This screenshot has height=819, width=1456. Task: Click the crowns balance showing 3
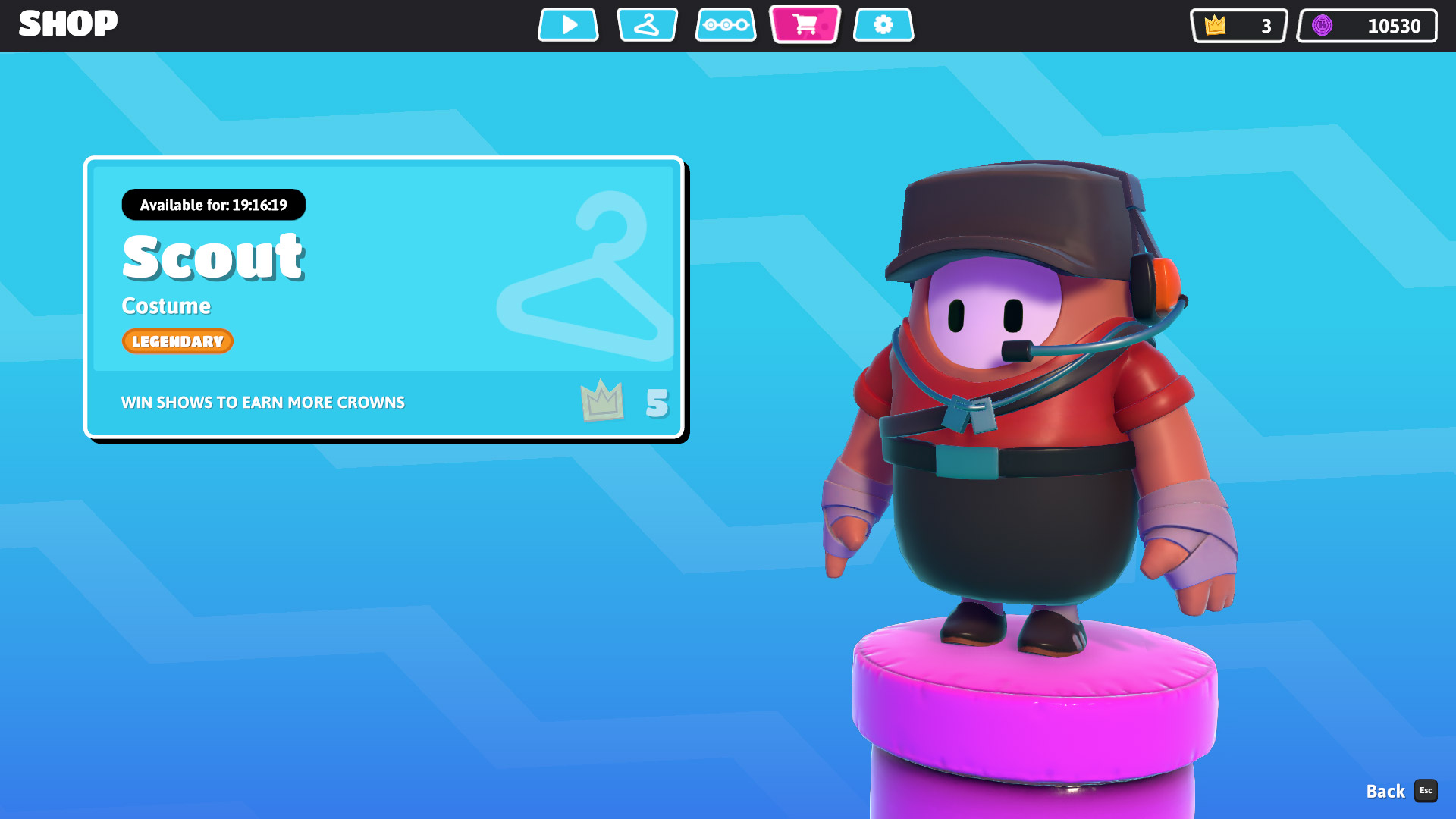pyautogui.click(x=1238, y=26)
